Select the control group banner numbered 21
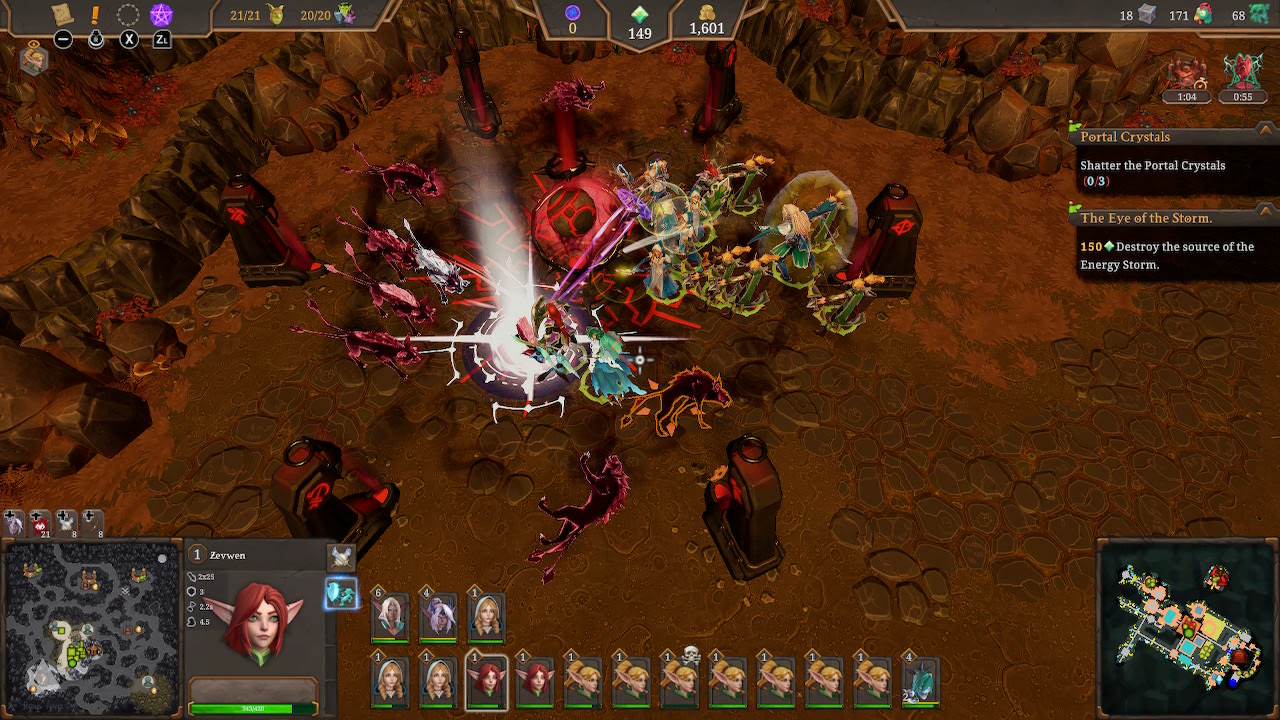This screenshot has width=1280, height=720. pos(38,520)
